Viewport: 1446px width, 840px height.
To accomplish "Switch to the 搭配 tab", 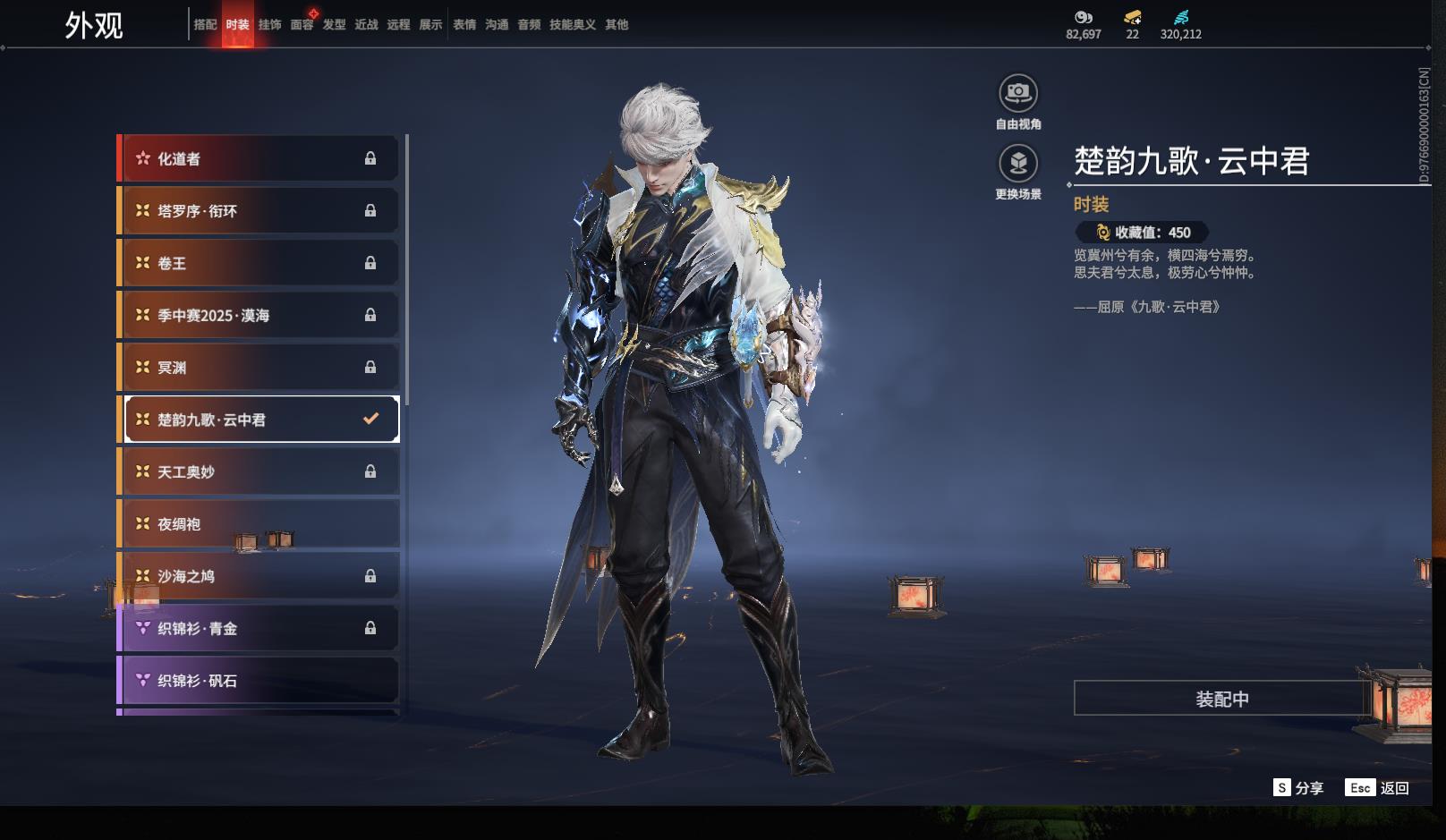I will 205,25.
